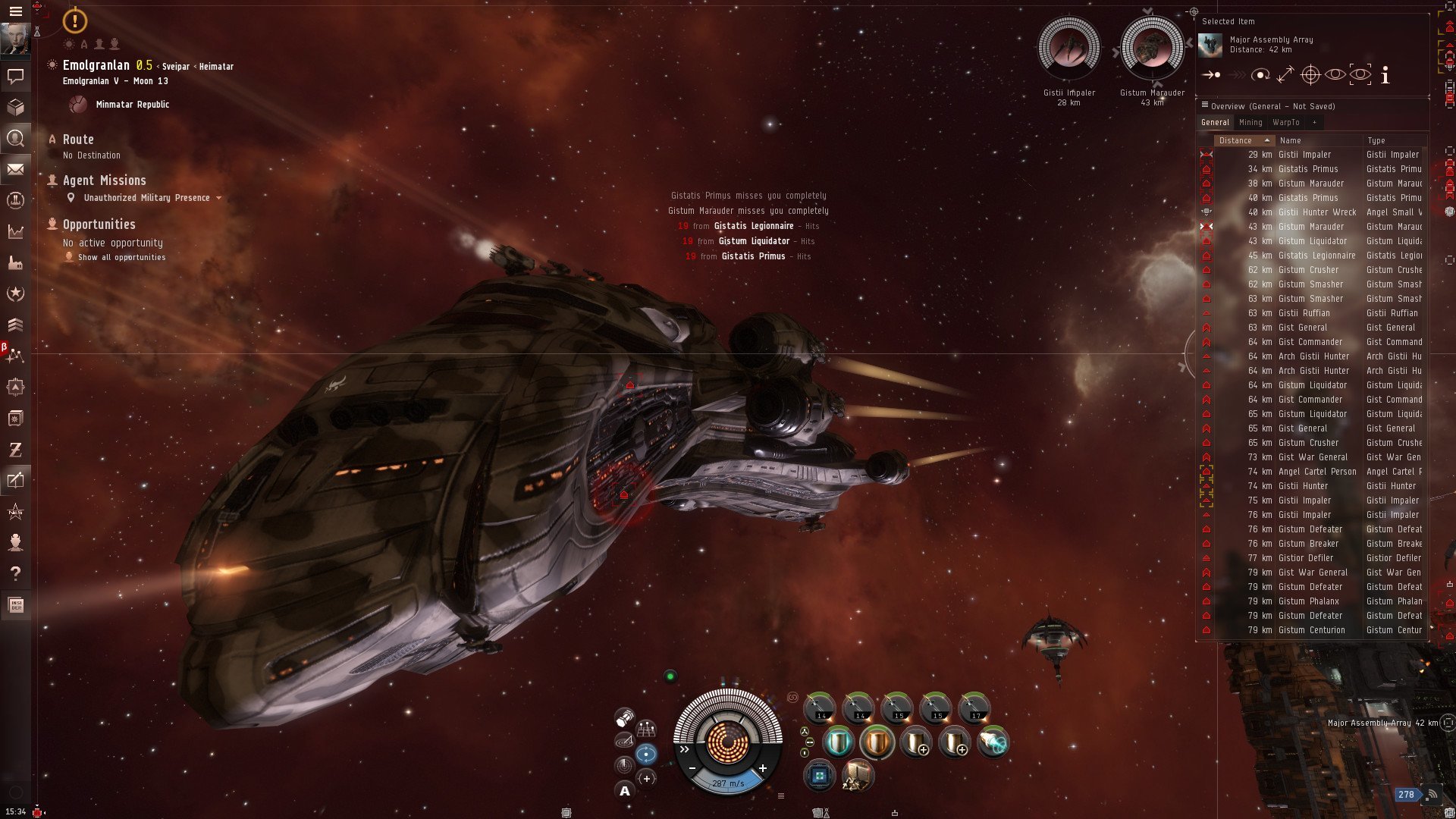Select the Gistior Defiler overview row
The image size is (1456, 819).
[x=1305, y=558]
